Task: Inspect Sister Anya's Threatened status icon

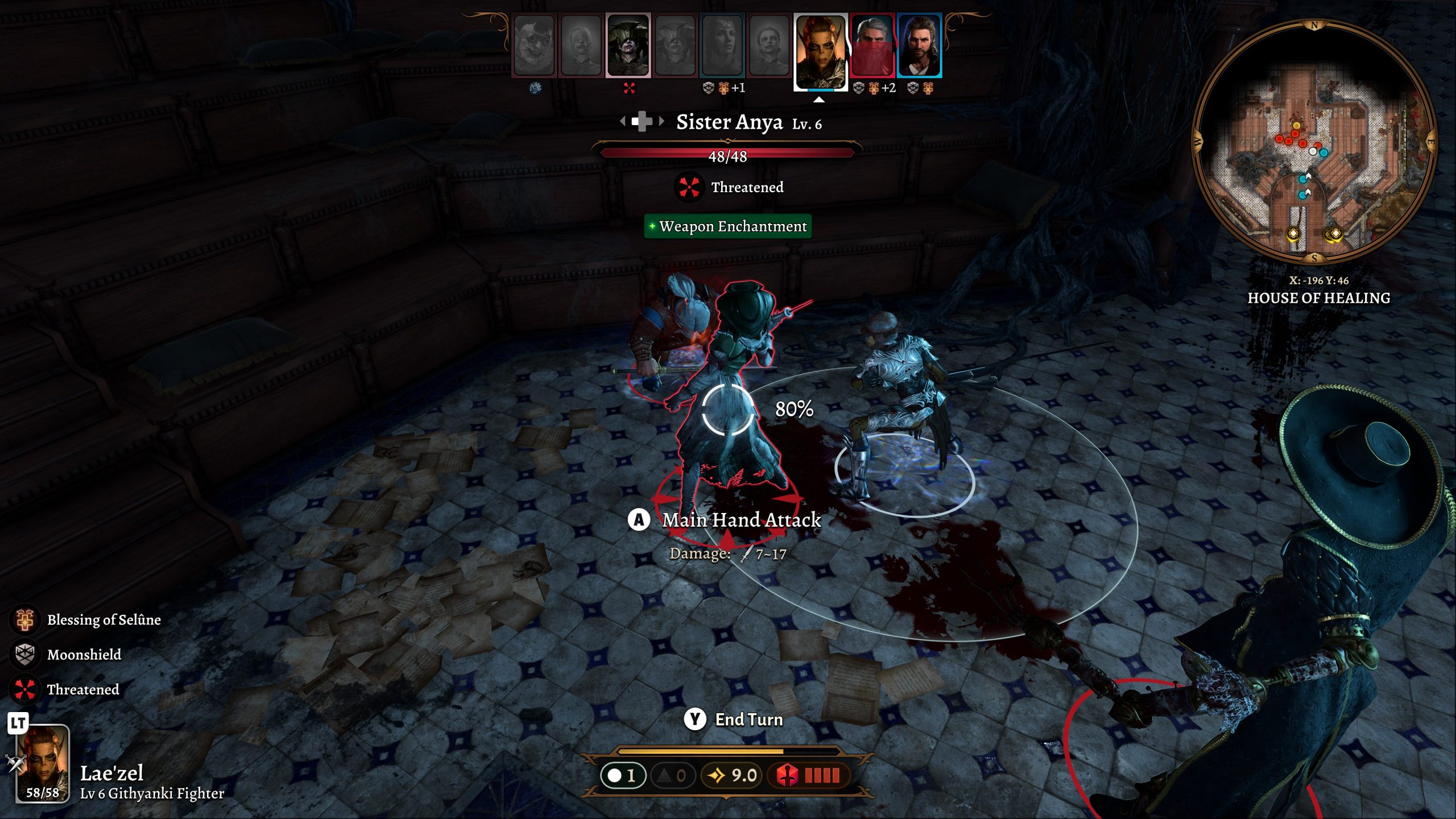Action: [689, 187]
